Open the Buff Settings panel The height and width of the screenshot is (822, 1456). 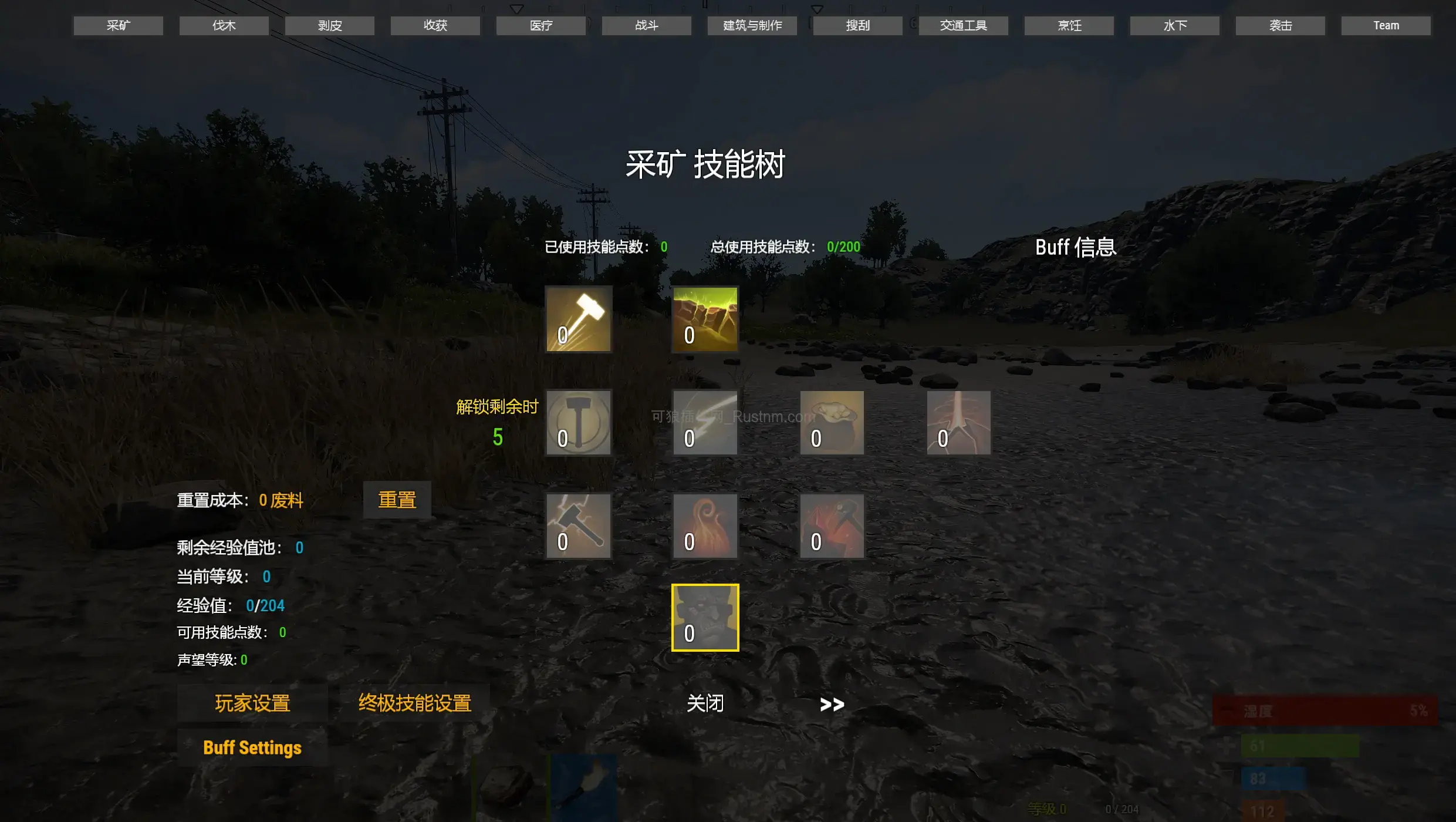252,748
